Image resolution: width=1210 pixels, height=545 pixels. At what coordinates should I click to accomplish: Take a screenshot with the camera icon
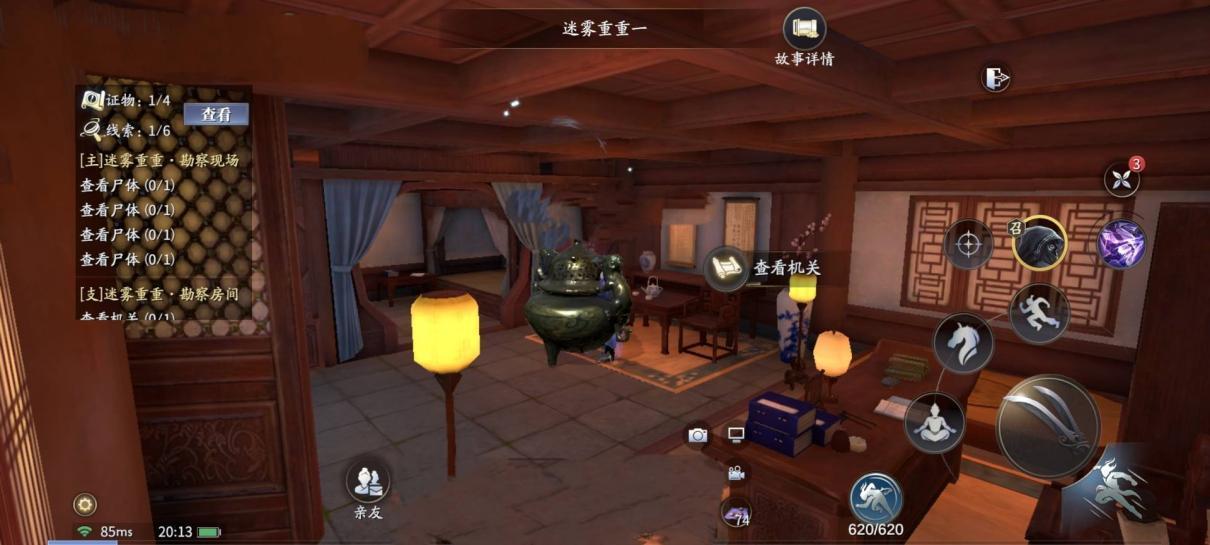coord(698,435)
